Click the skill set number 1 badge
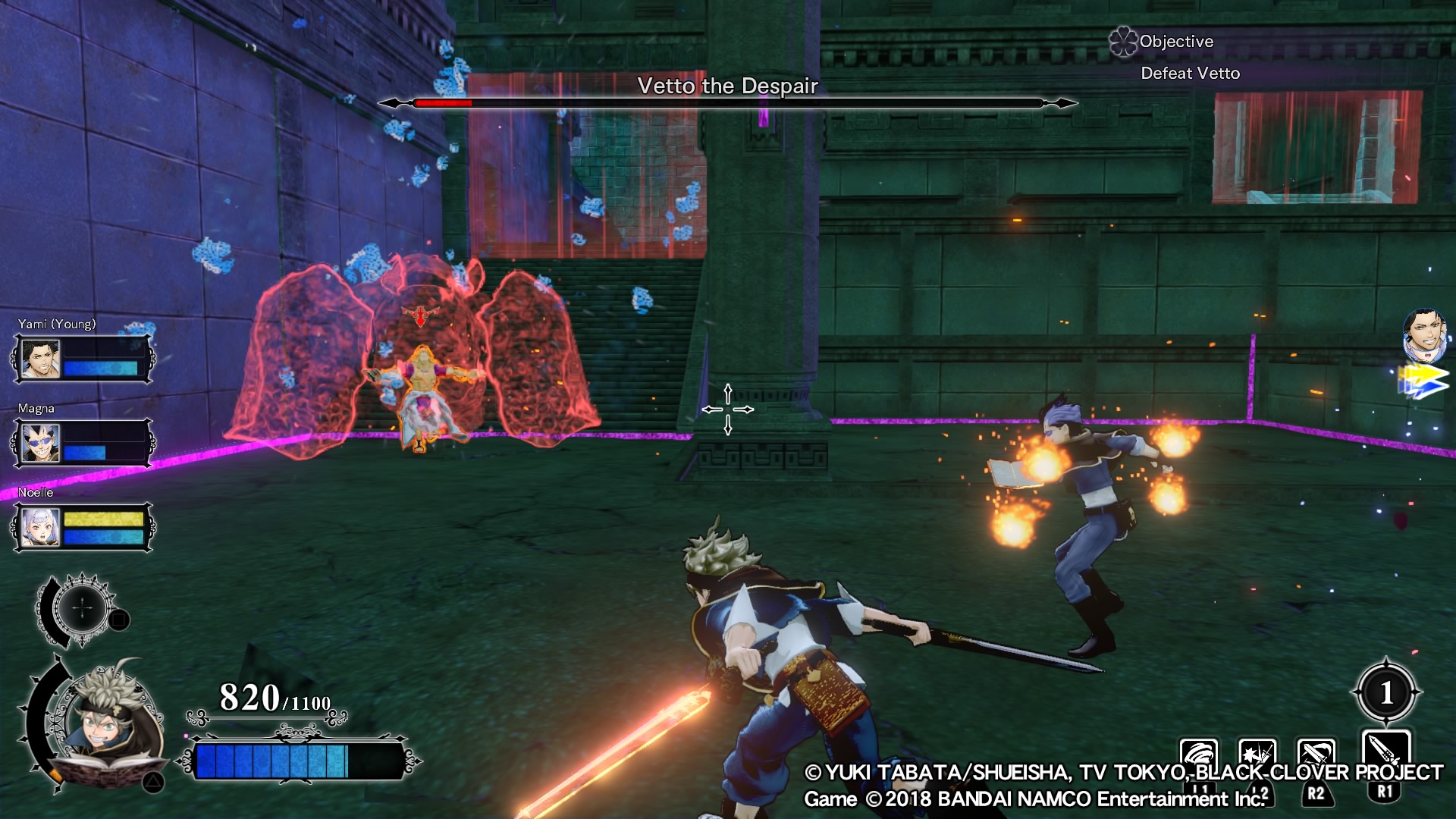Viewport: 1456px width, 819px height. point(1386,692)
